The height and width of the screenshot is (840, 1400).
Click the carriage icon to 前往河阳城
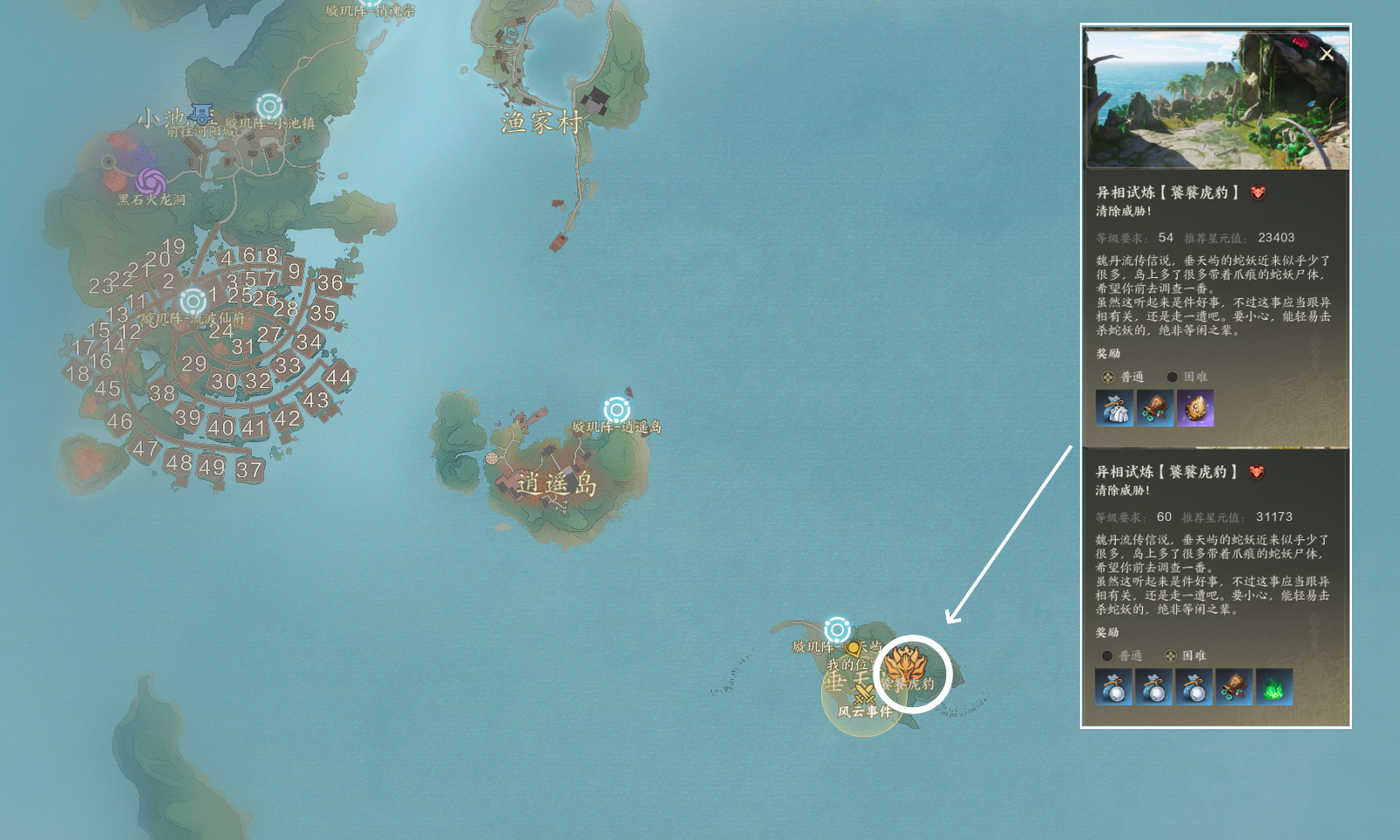(x=202, y=114)
